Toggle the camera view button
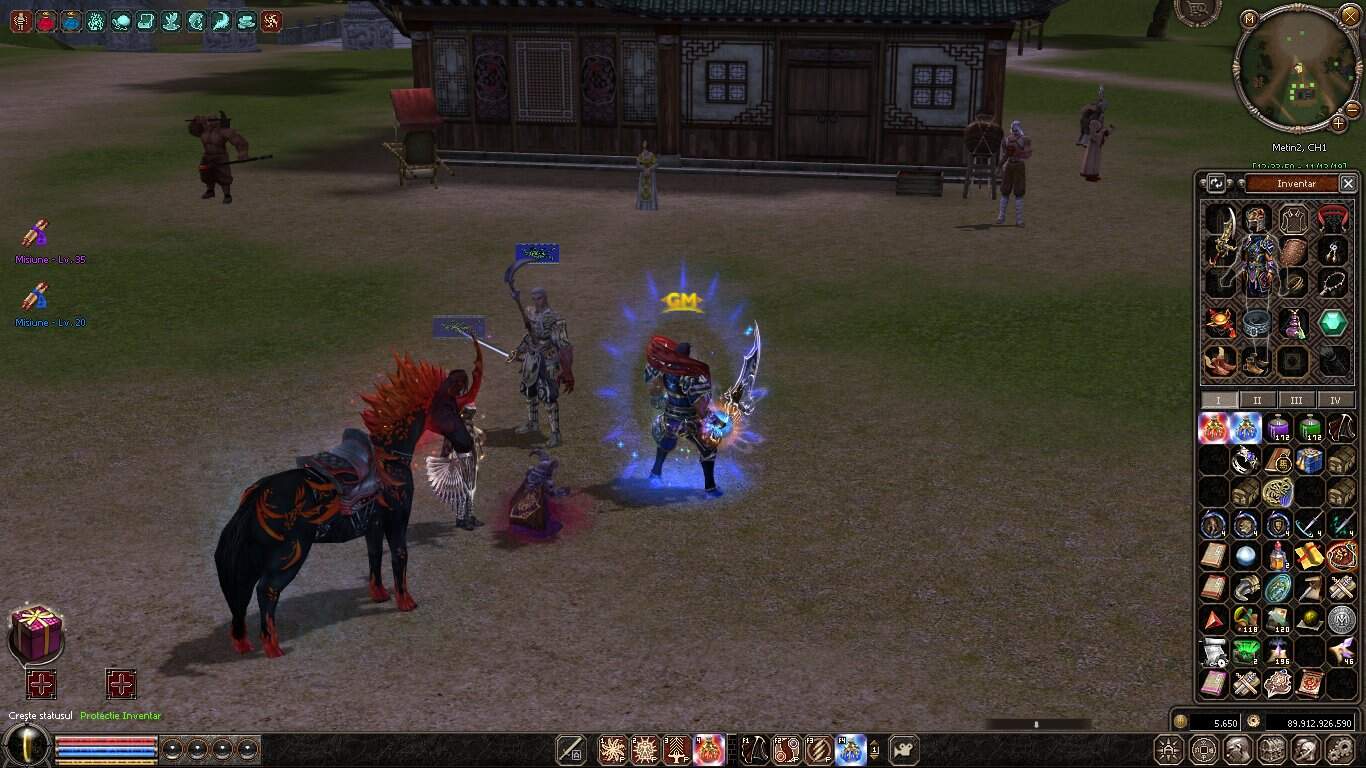Screen dimensions: 1366x768 coord(904,749)
